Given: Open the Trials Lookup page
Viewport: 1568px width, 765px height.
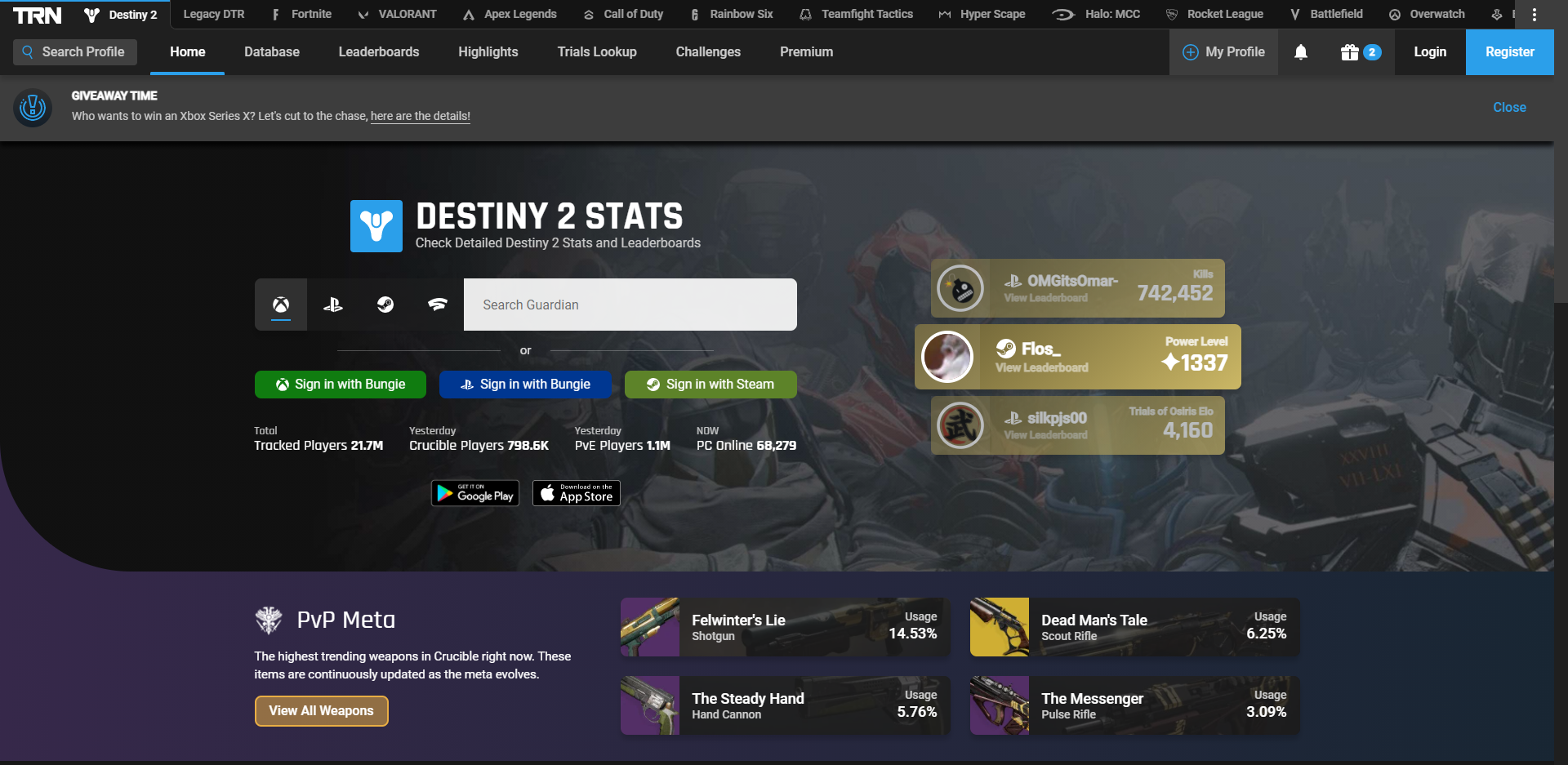Looking at the screenshot, I should pos(597,51).
